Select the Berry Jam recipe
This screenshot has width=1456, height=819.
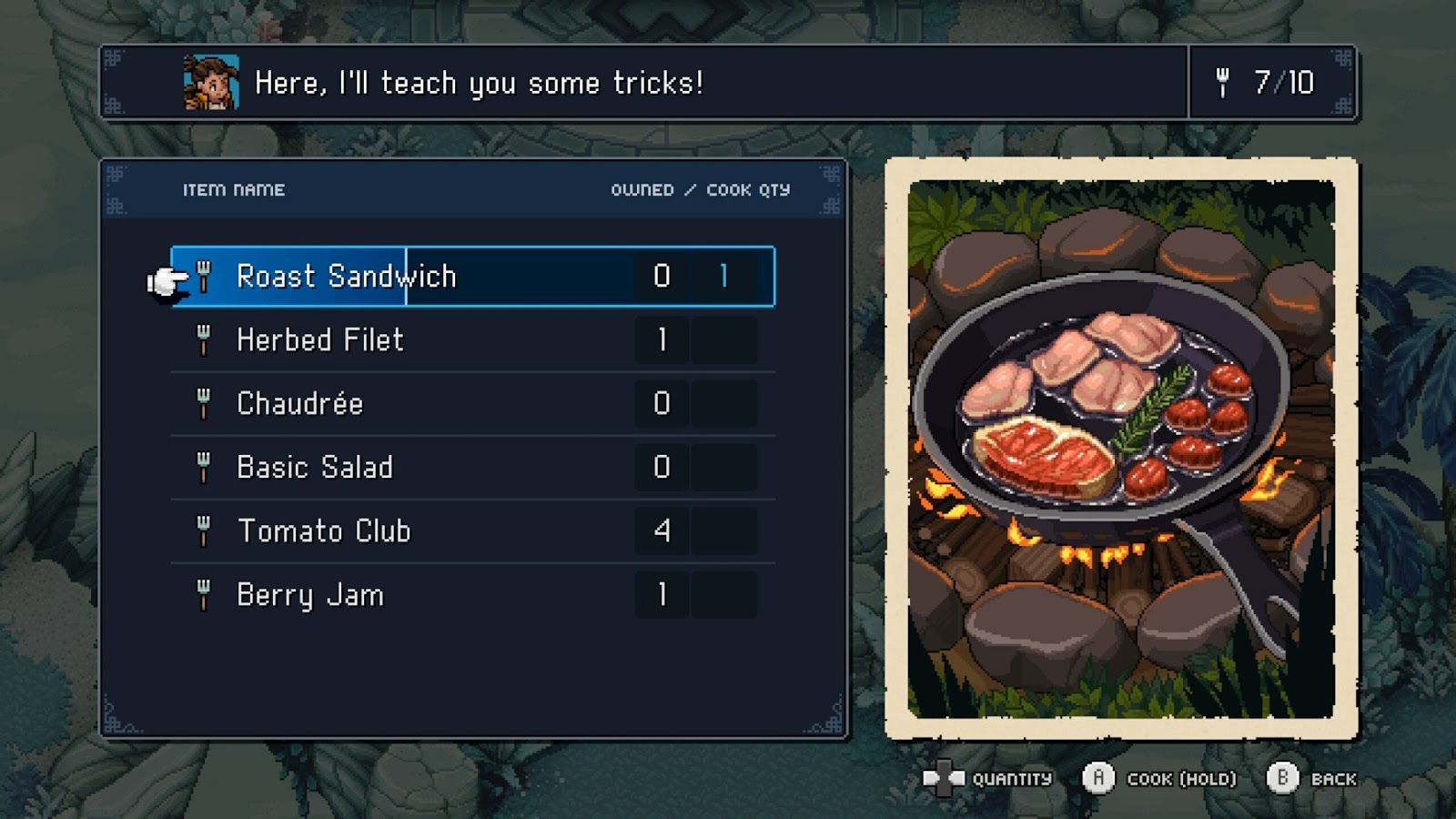coord(309,595)
